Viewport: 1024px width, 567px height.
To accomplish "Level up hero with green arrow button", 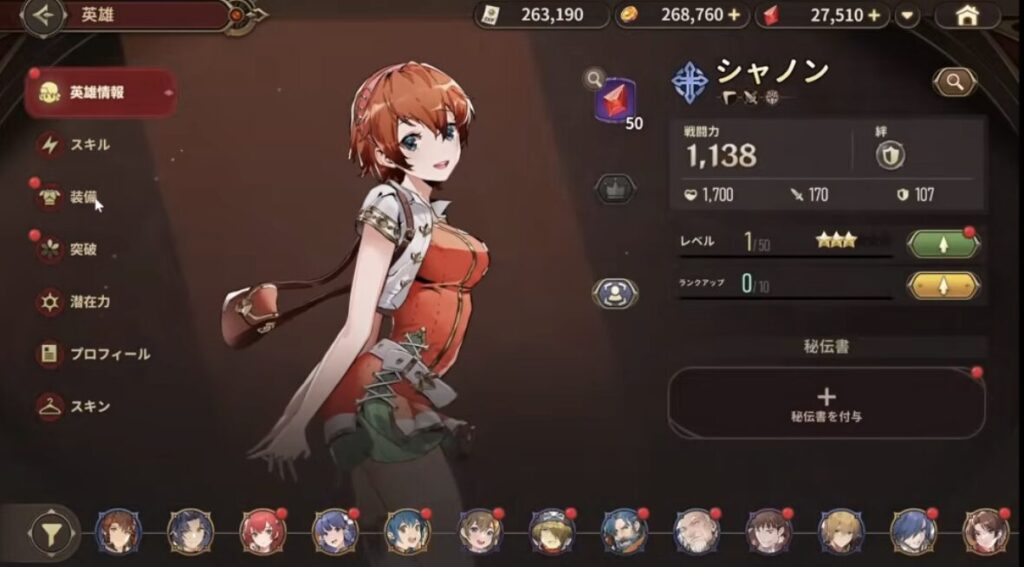I will [942, 244].
